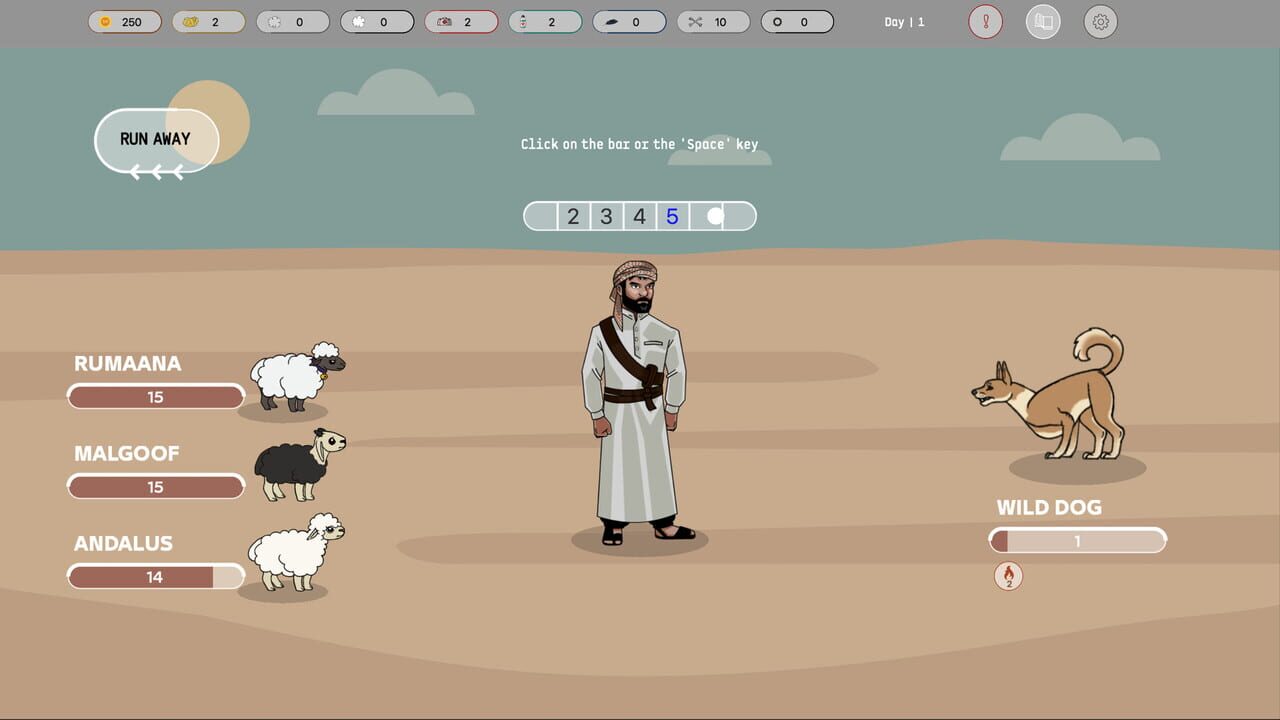
Task: Open the alert exclamation notification
Action: pyautogui.click(x=985, y=21)
